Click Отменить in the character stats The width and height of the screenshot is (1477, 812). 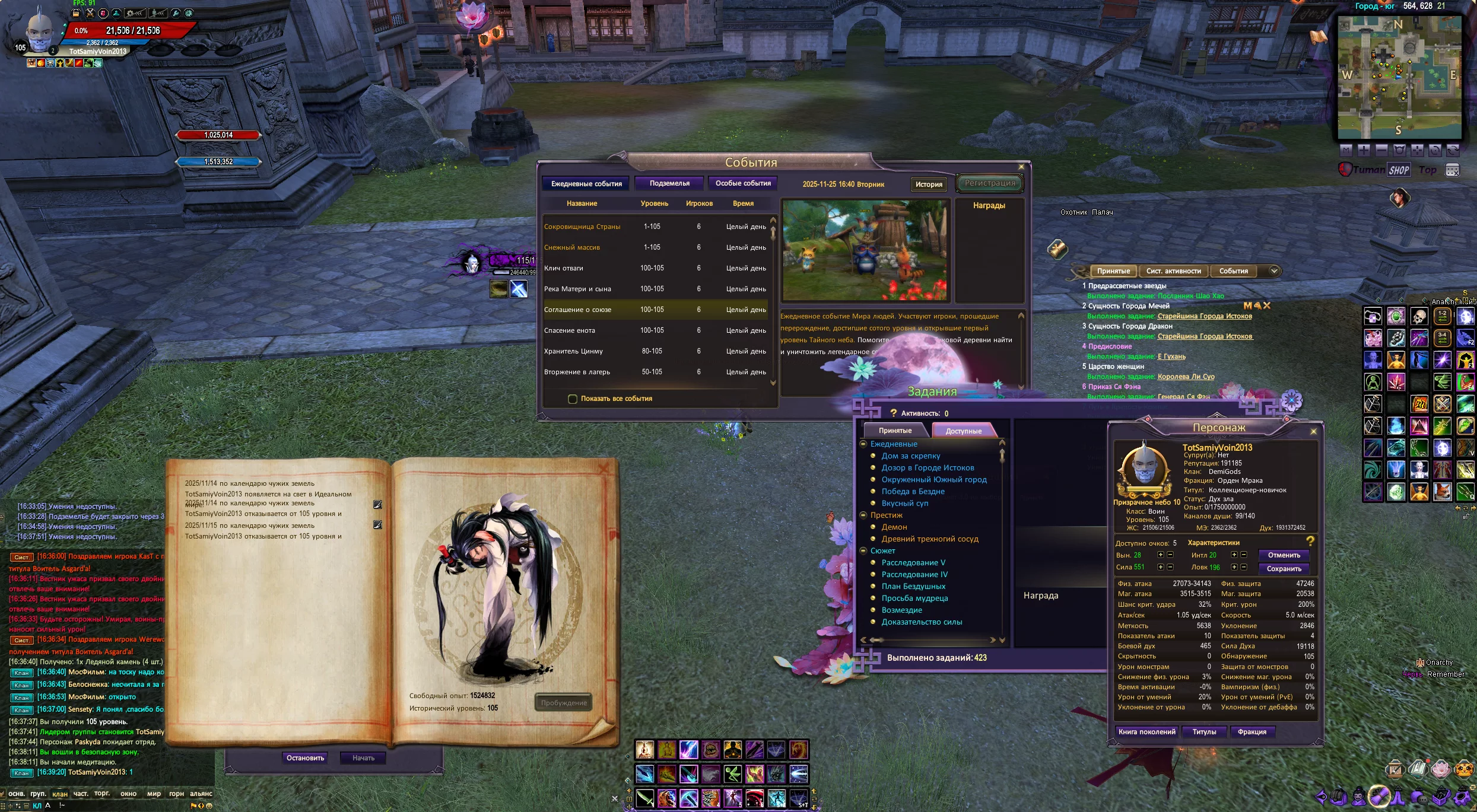1284,555
